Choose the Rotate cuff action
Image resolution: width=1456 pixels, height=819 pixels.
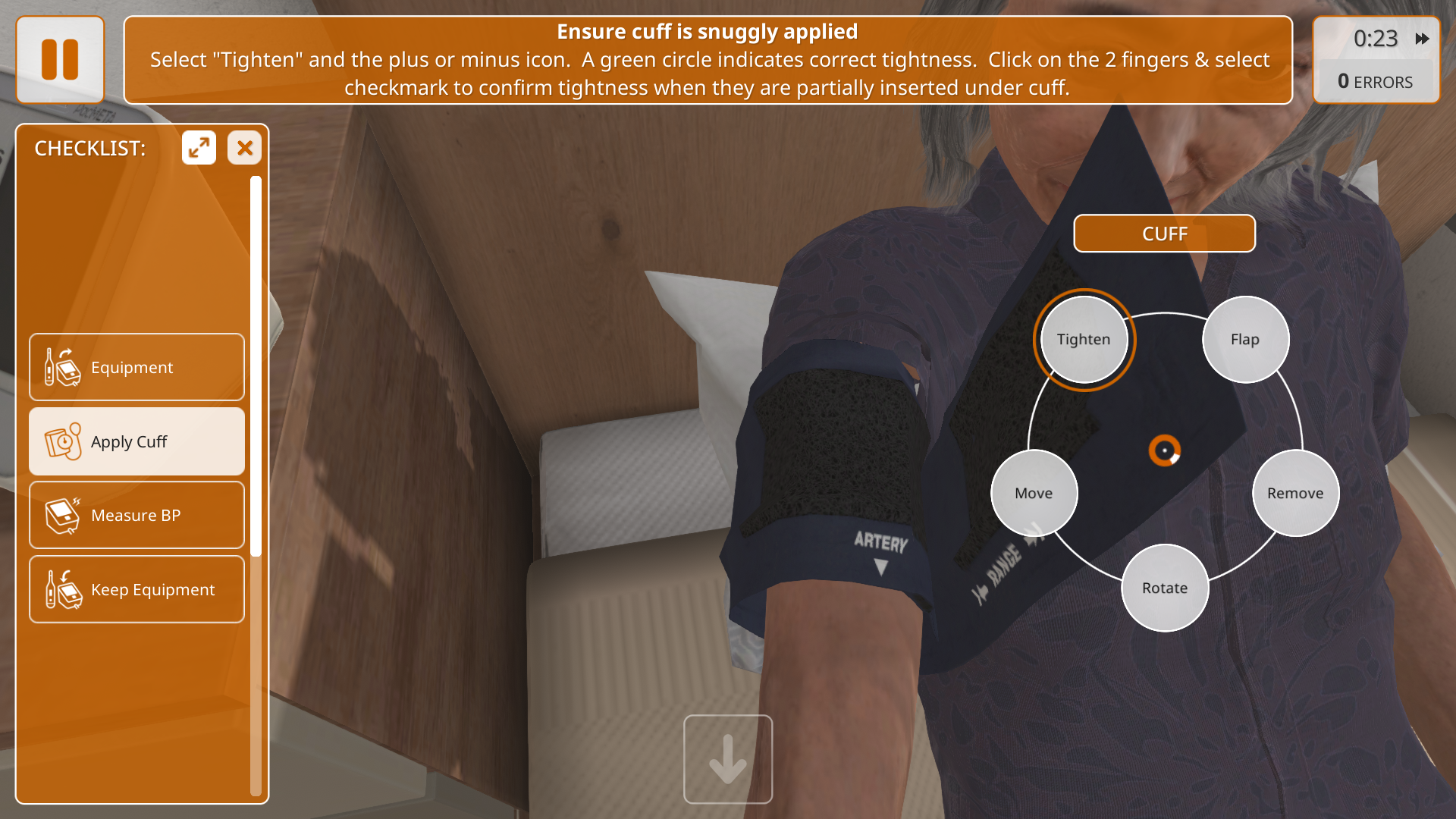pos(1164,588)
